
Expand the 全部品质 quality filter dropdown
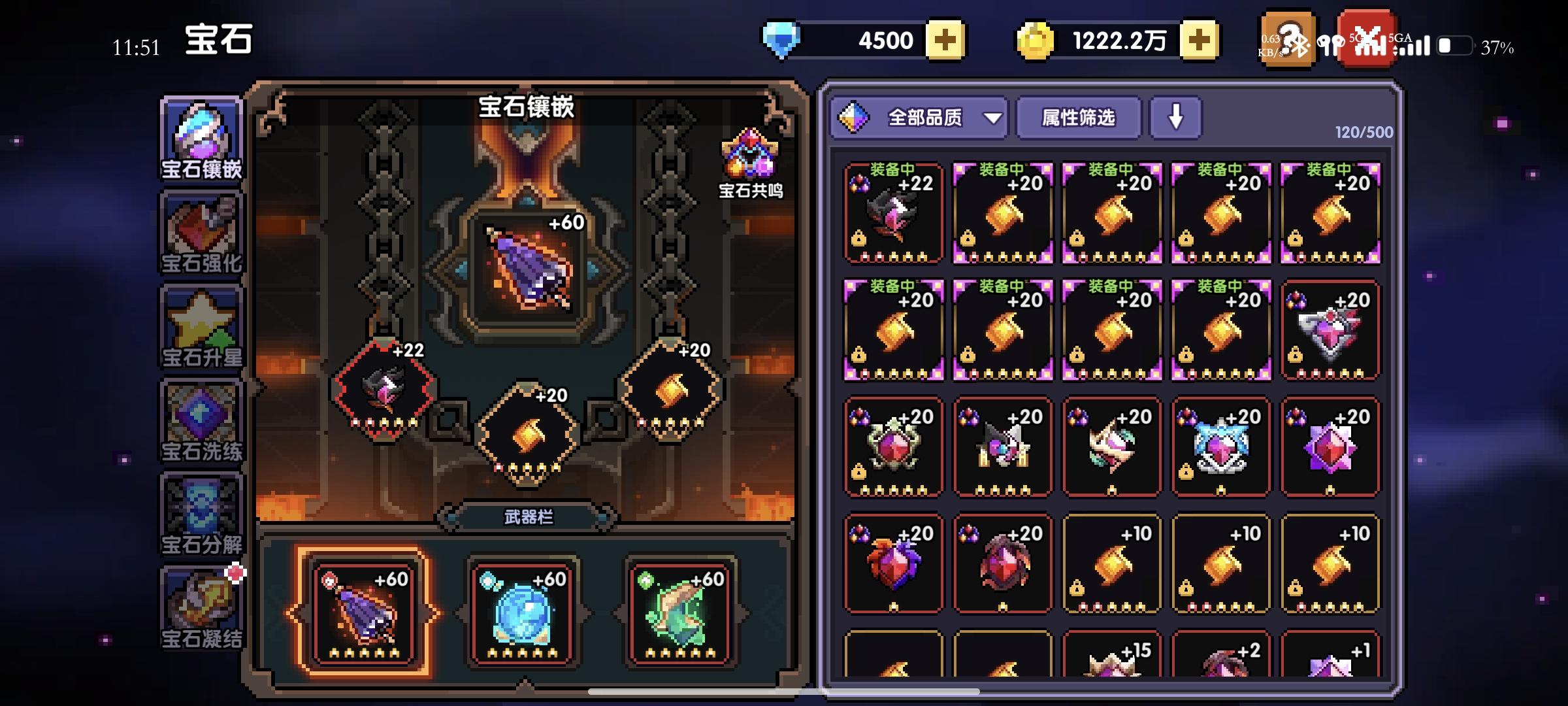pos(918,118)
